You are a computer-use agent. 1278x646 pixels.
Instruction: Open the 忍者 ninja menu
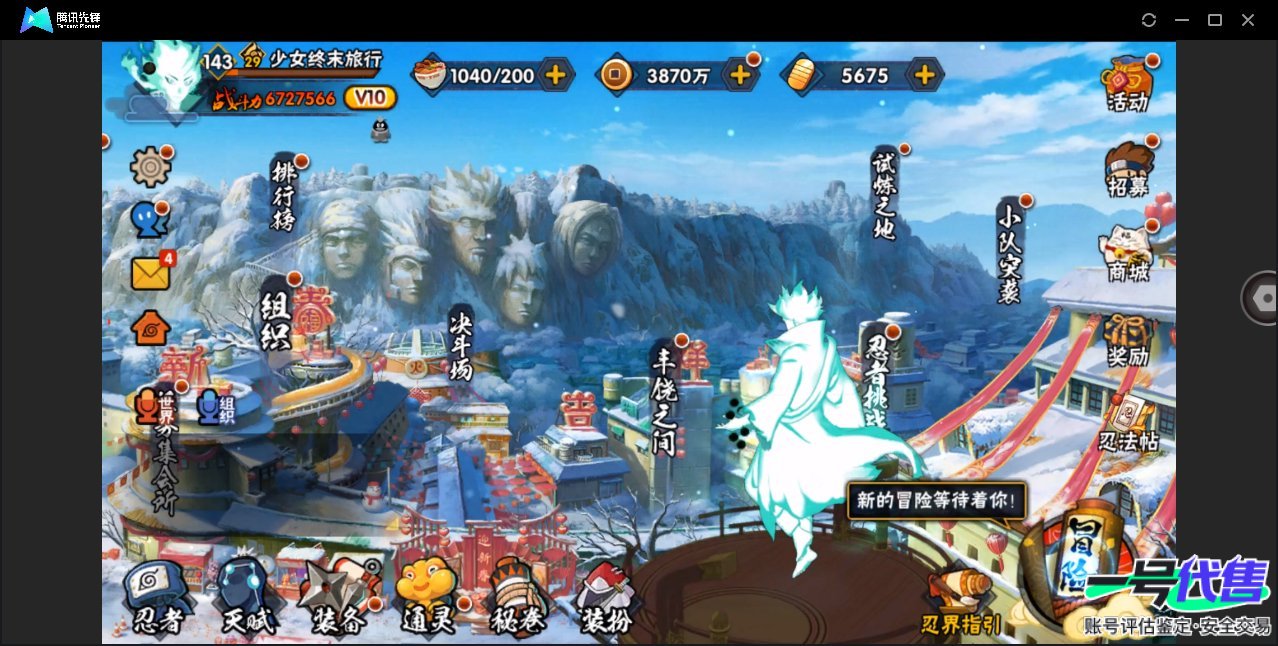coord(157,598)
